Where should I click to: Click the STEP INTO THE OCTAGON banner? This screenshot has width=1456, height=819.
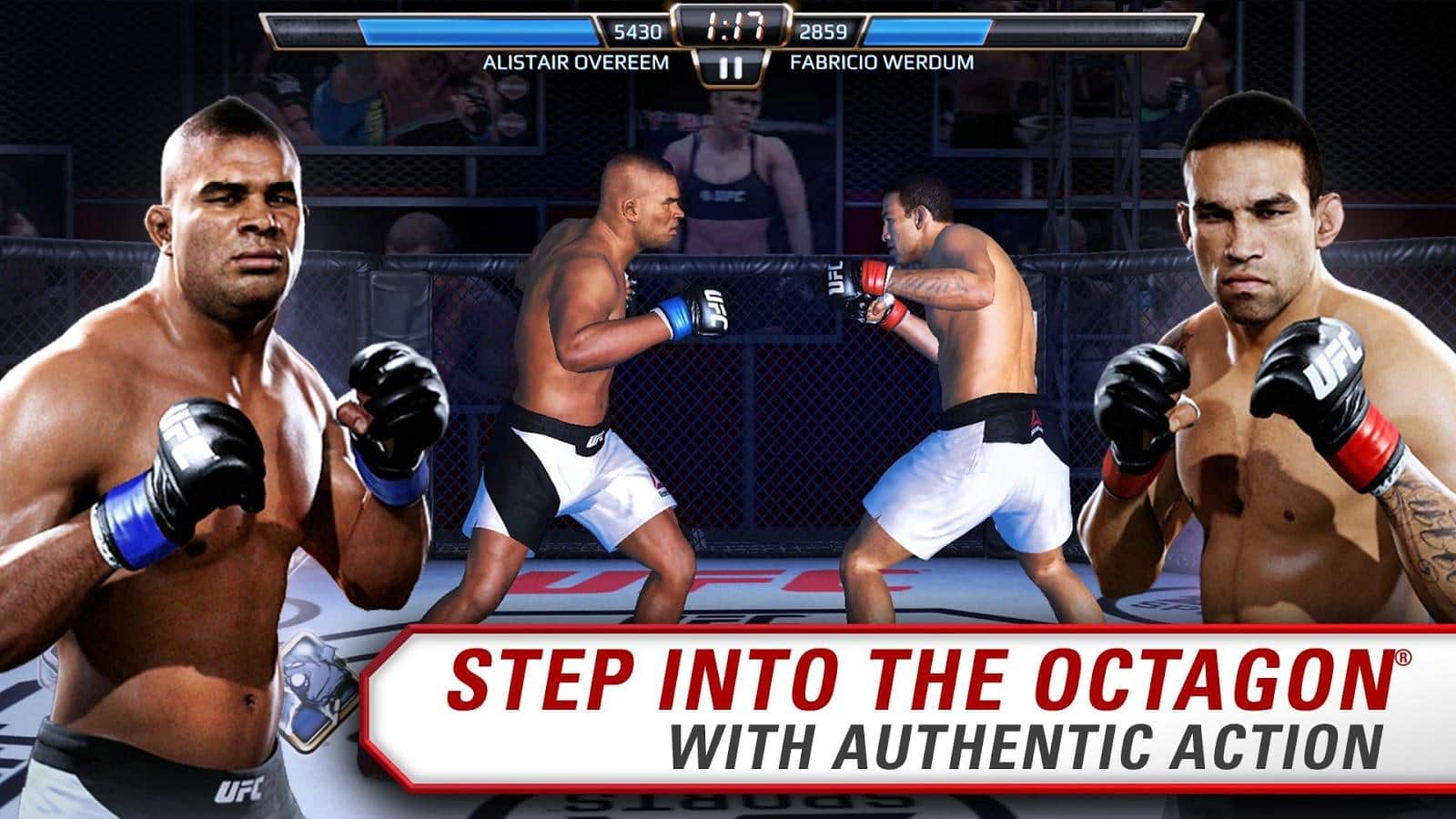(x=928, y=672)
